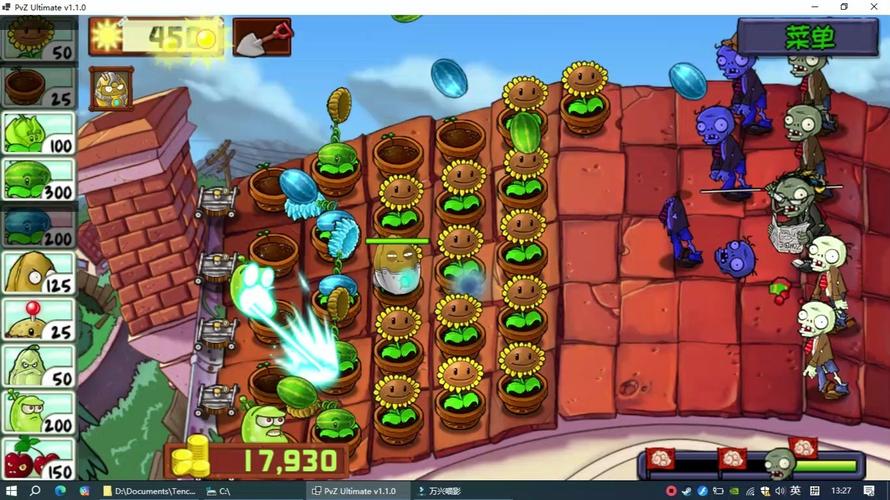Select the Potato Mine seed packet
The height and width of the screenshot is (500, 890).
click(39, 318)
